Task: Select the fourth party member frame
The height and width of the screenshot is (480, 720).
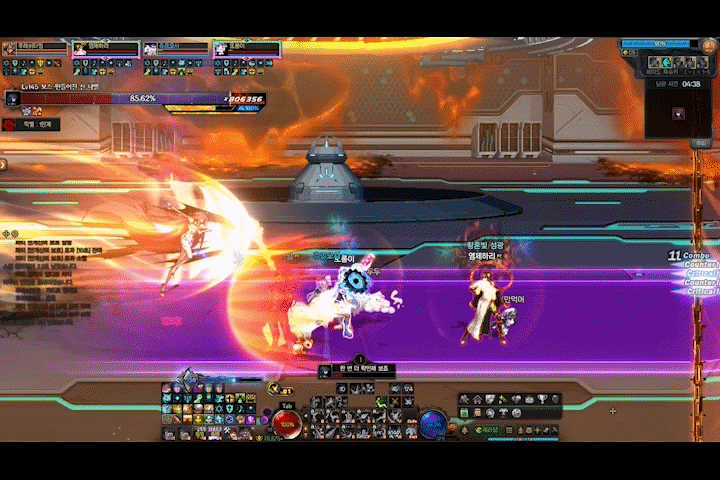Action: (246, 49)
